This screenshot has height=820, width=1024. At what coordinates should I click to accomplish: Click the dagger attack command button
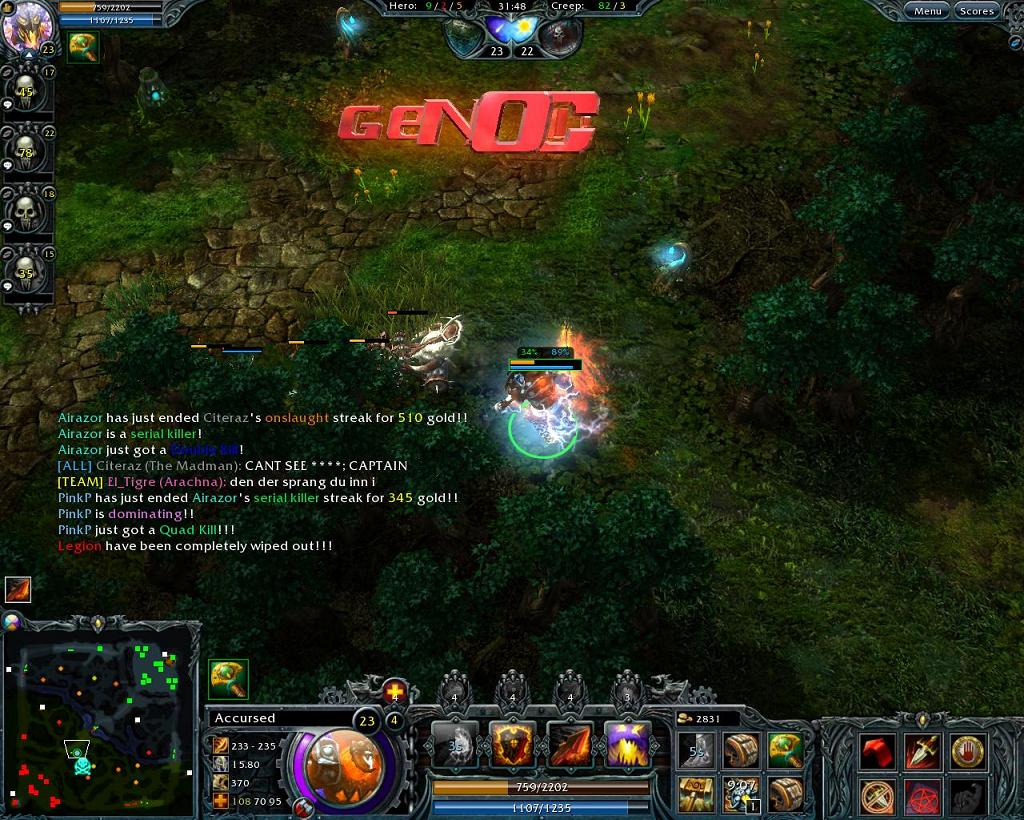point(922,750)
